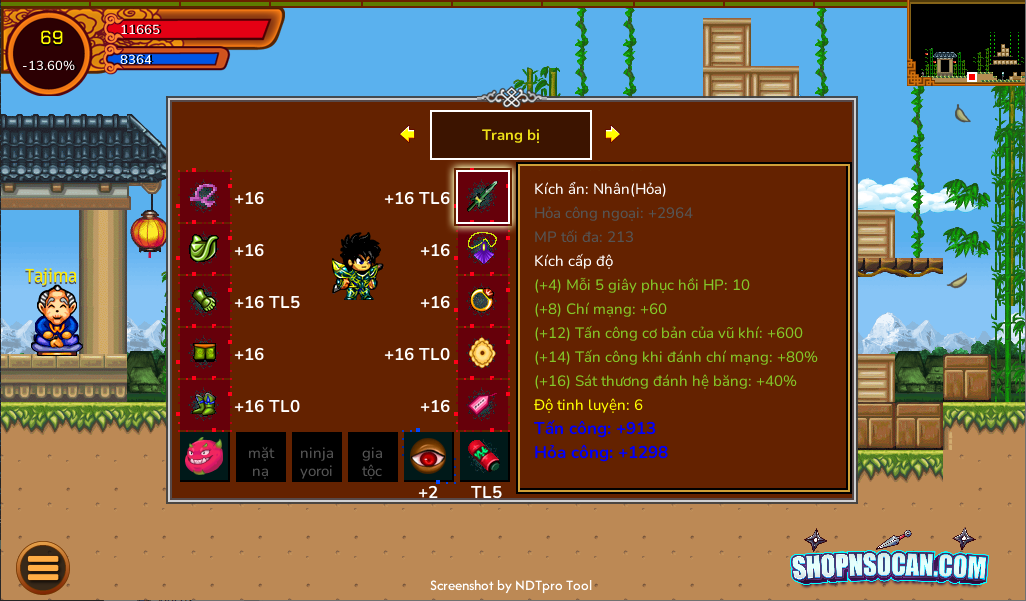This screenshot has height=601, width=1026.
Task: Select the pink headband equipment slot
Action: click(205, 197)
